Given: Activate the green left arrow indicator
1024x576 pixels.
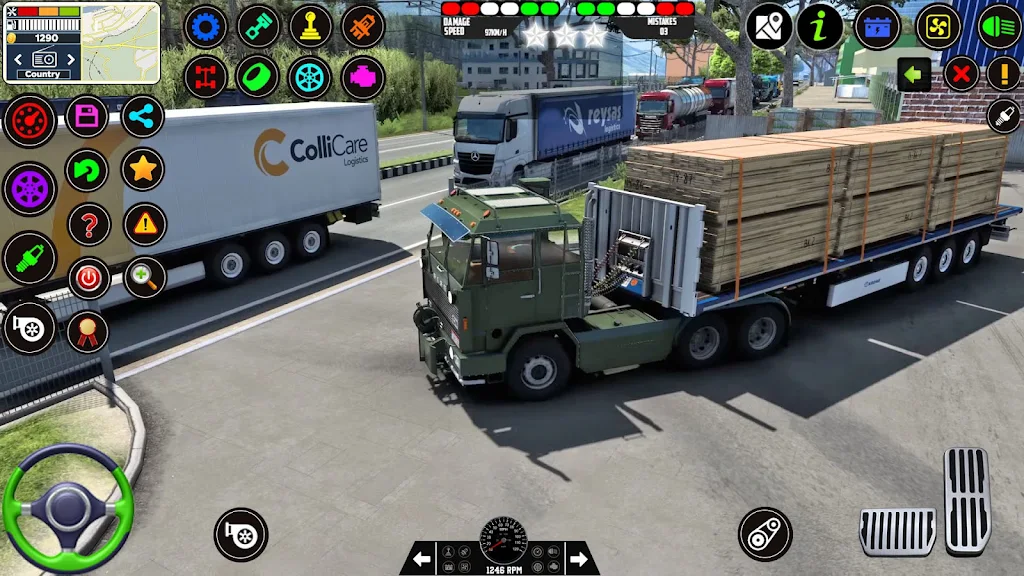Looking at the screenshot, I should (914, 74).
